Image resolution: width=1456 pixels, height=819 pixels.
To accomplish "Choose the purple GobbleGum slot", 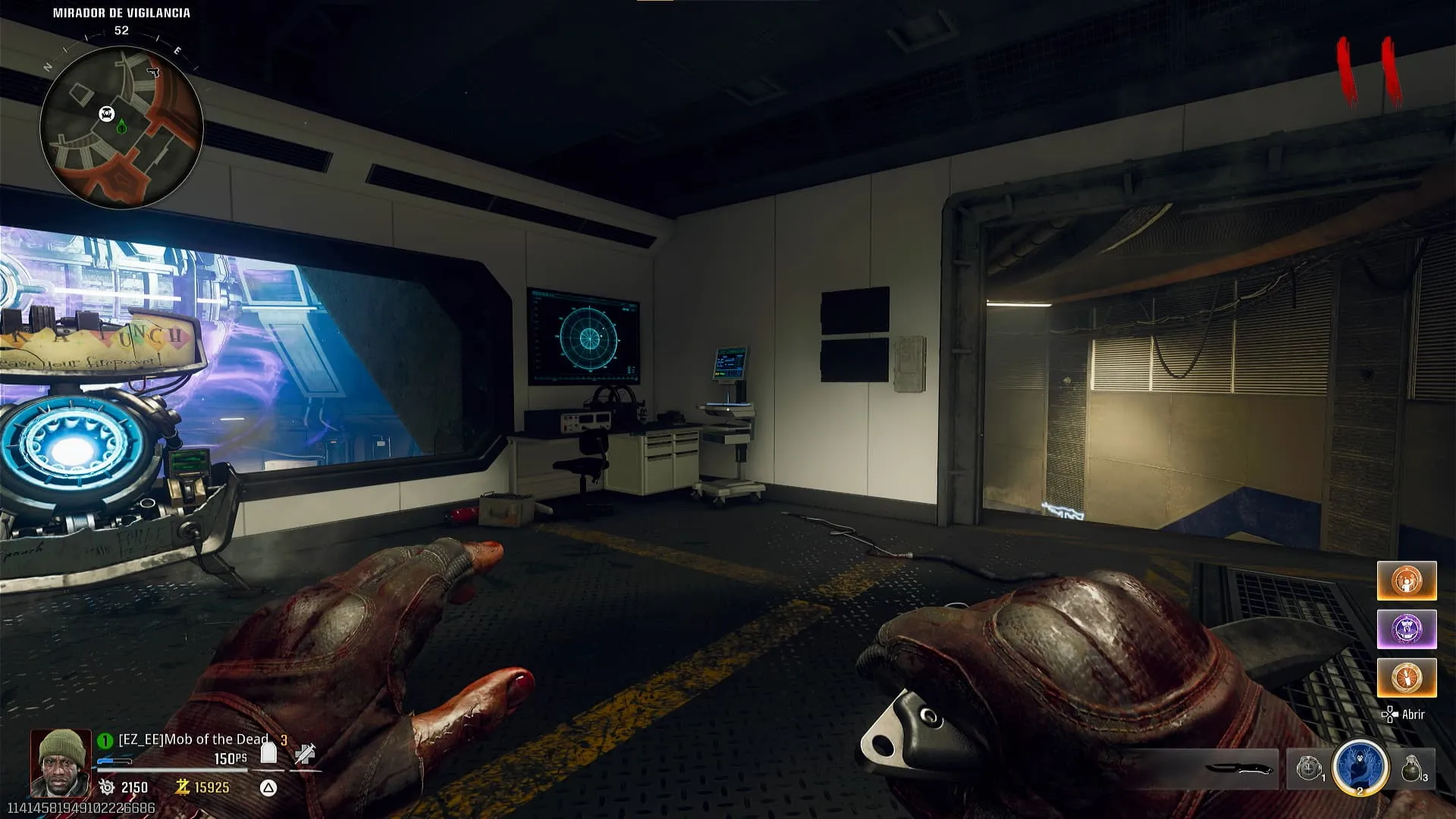I will point(1407,629).
